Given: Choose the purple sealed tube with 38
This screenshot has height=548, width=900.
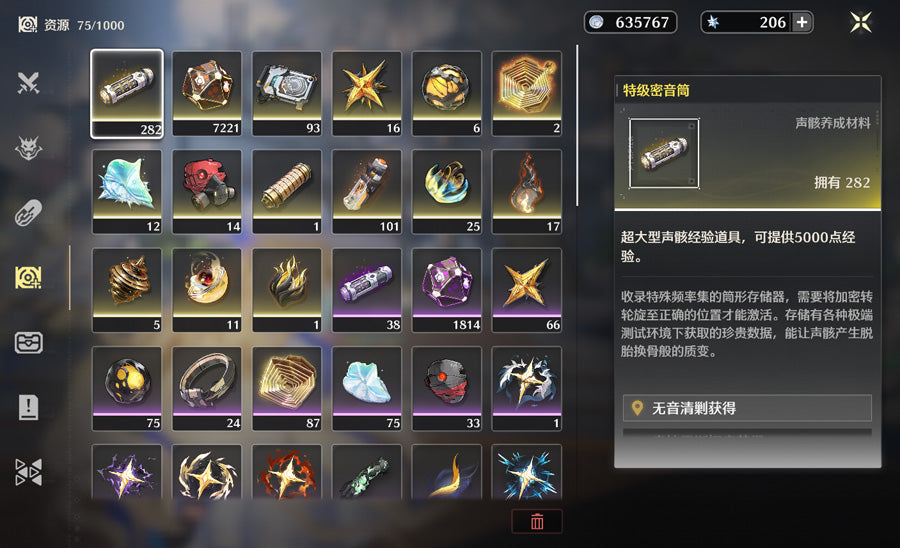Looking at the screenshot, I should coord(367,288).
